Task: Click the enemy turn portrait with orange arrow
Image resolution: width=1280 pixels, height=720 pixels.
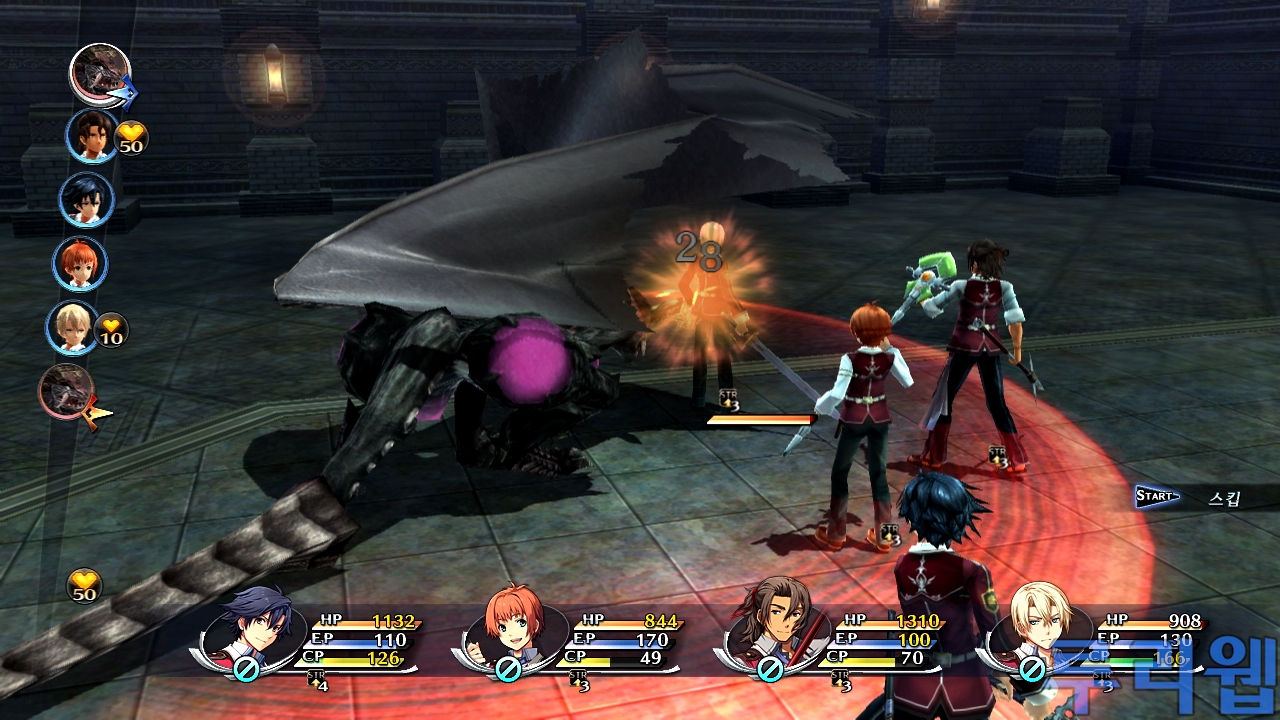Action: [66, 391]
